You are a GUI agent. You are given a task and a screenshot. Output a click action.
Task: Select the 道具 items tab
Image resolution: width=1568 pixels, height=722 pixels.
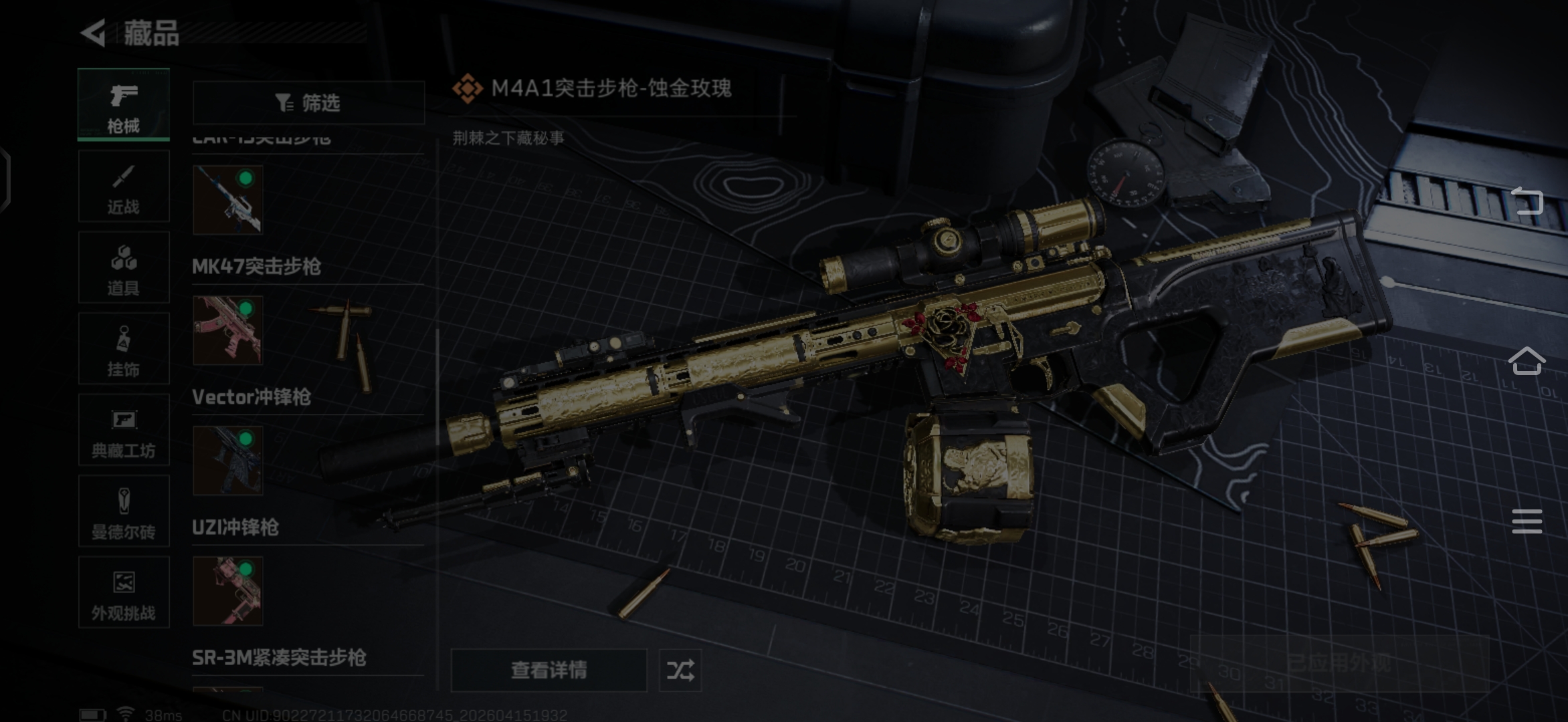(124, 268)
